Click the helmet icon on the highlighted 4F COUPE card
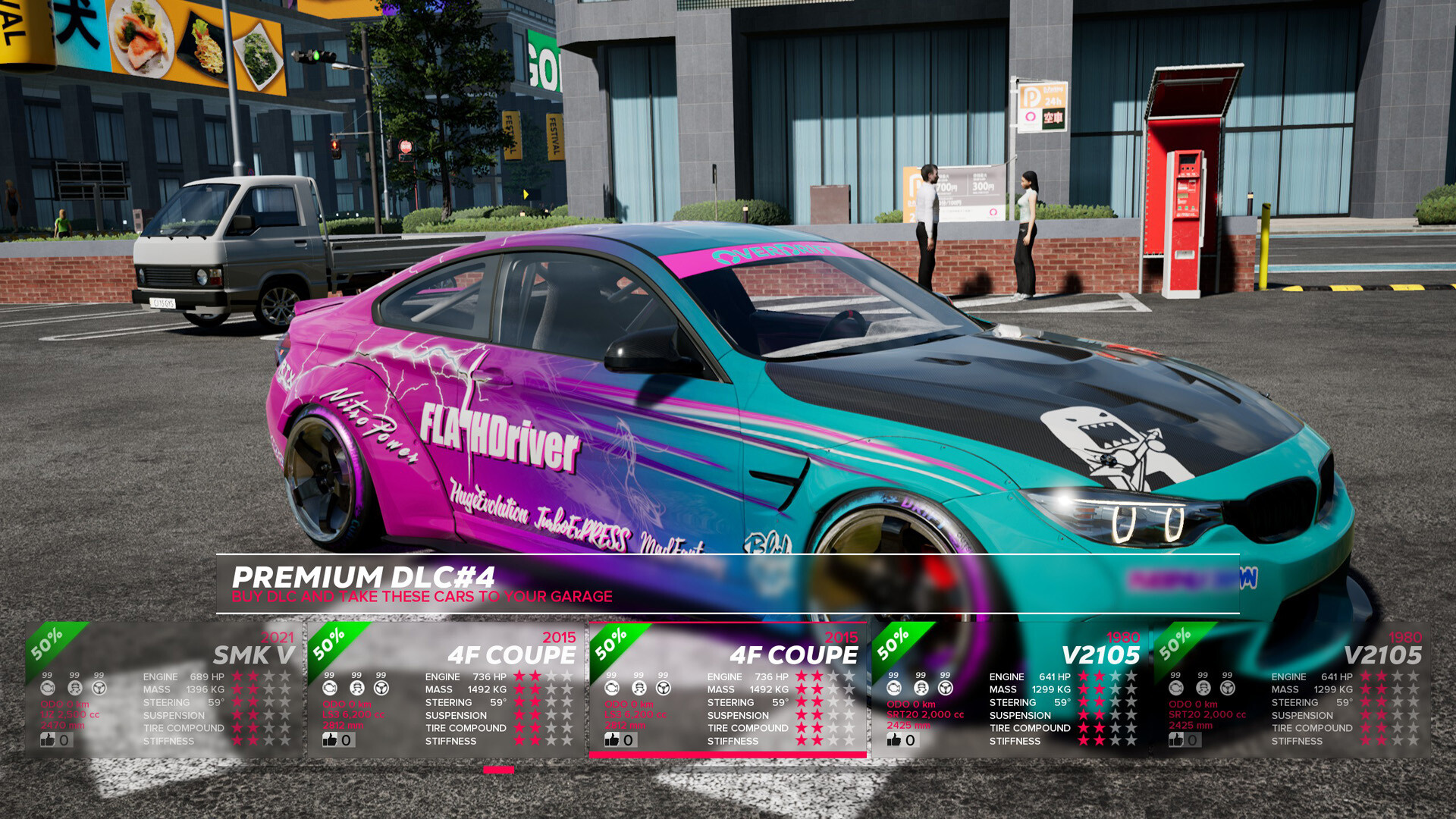Screen dimensions: 1456x819 point(639,688)
